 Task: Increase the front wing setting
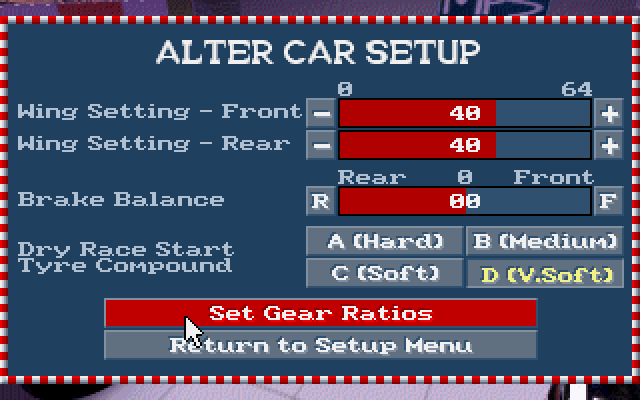pyautogui.click(x=607, y=113)
